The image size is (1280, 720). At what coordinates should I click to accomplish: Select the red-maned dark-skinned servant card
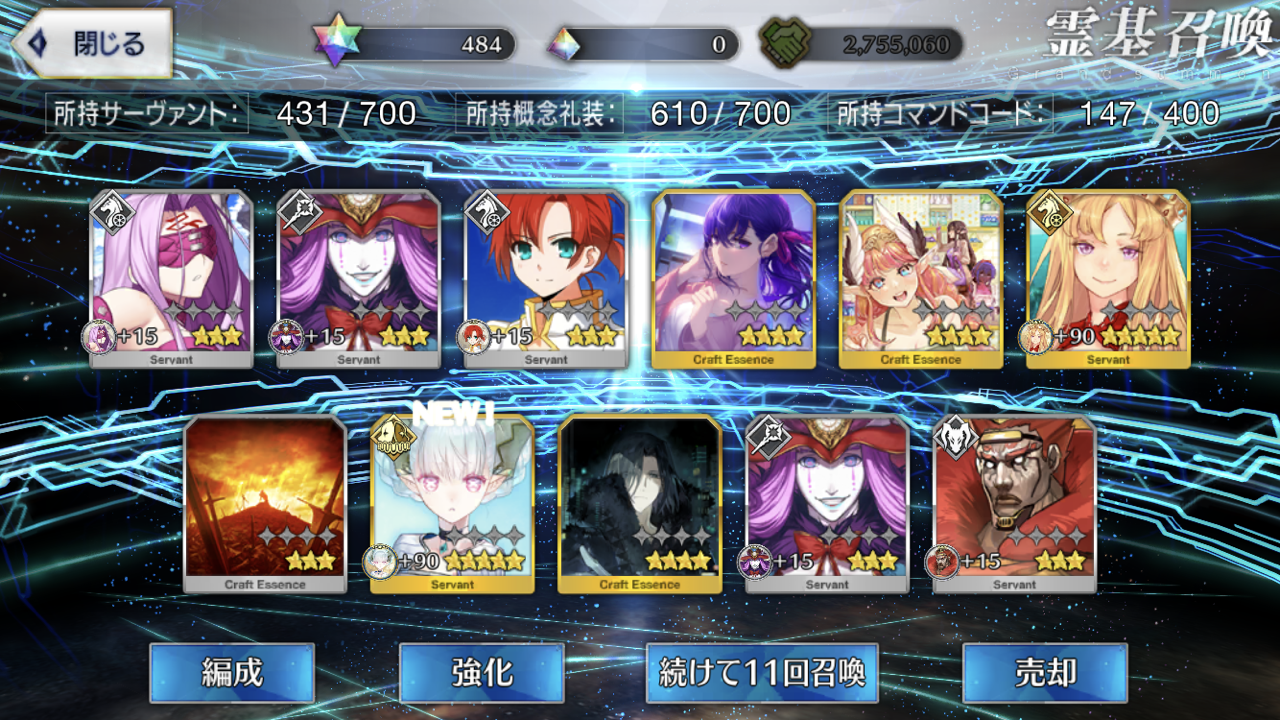pyautogui.click(x=1014, y=504)
